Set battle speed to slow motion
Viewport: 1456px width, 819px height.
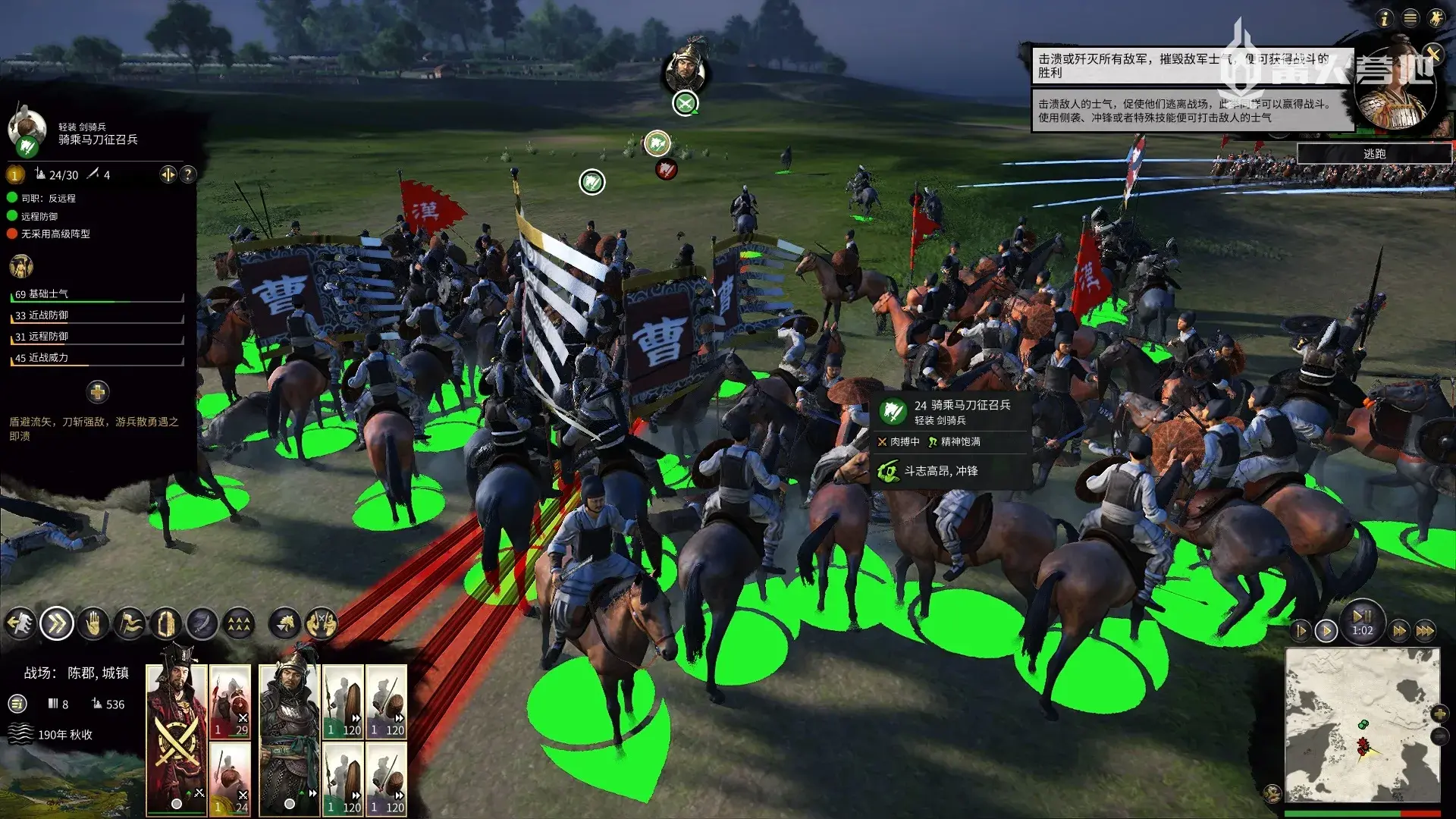point(1301,631)
